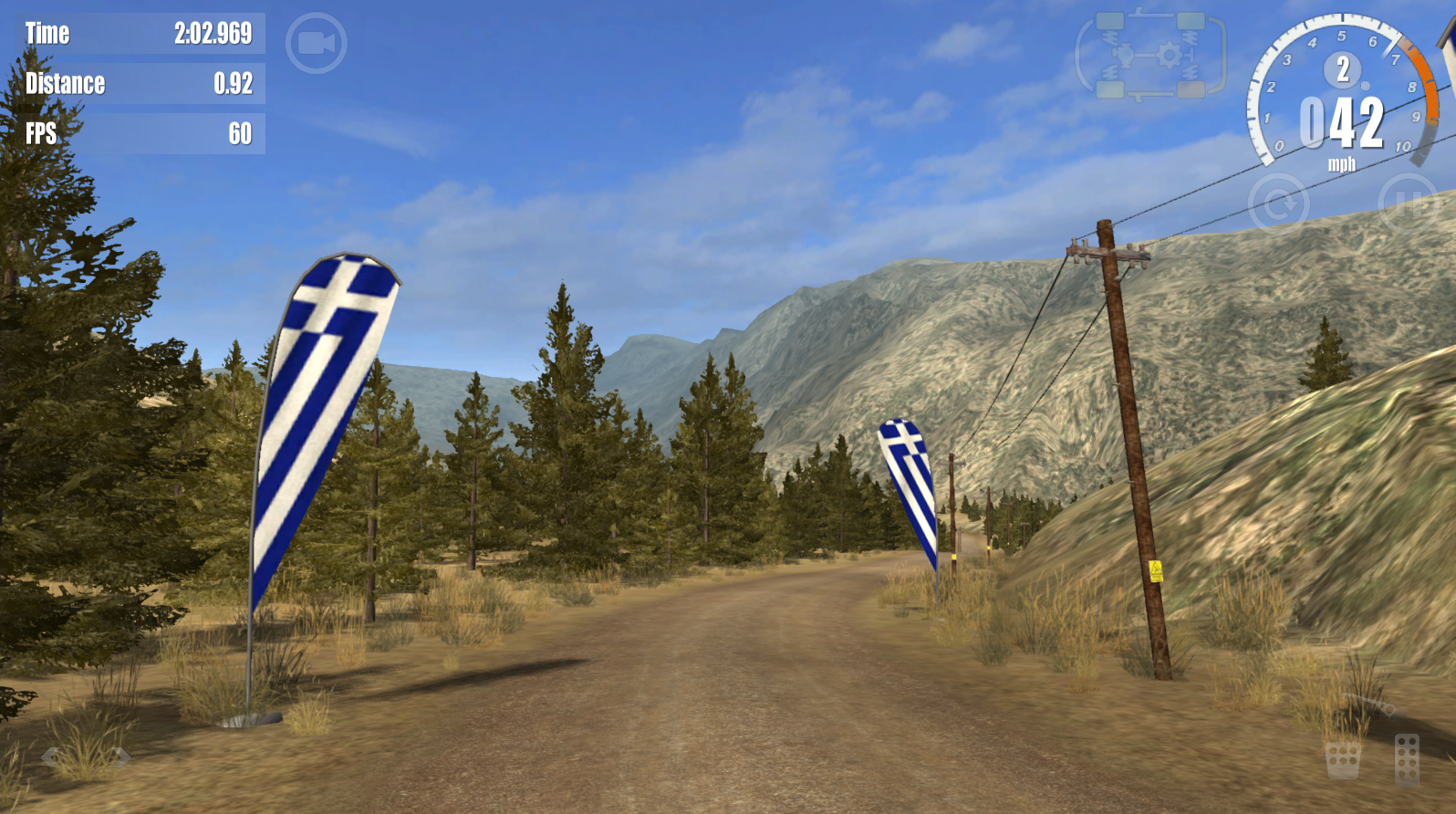Steer left with the left arrow
The height and width of the screenshot is (814, 1456).
(50, 756)
